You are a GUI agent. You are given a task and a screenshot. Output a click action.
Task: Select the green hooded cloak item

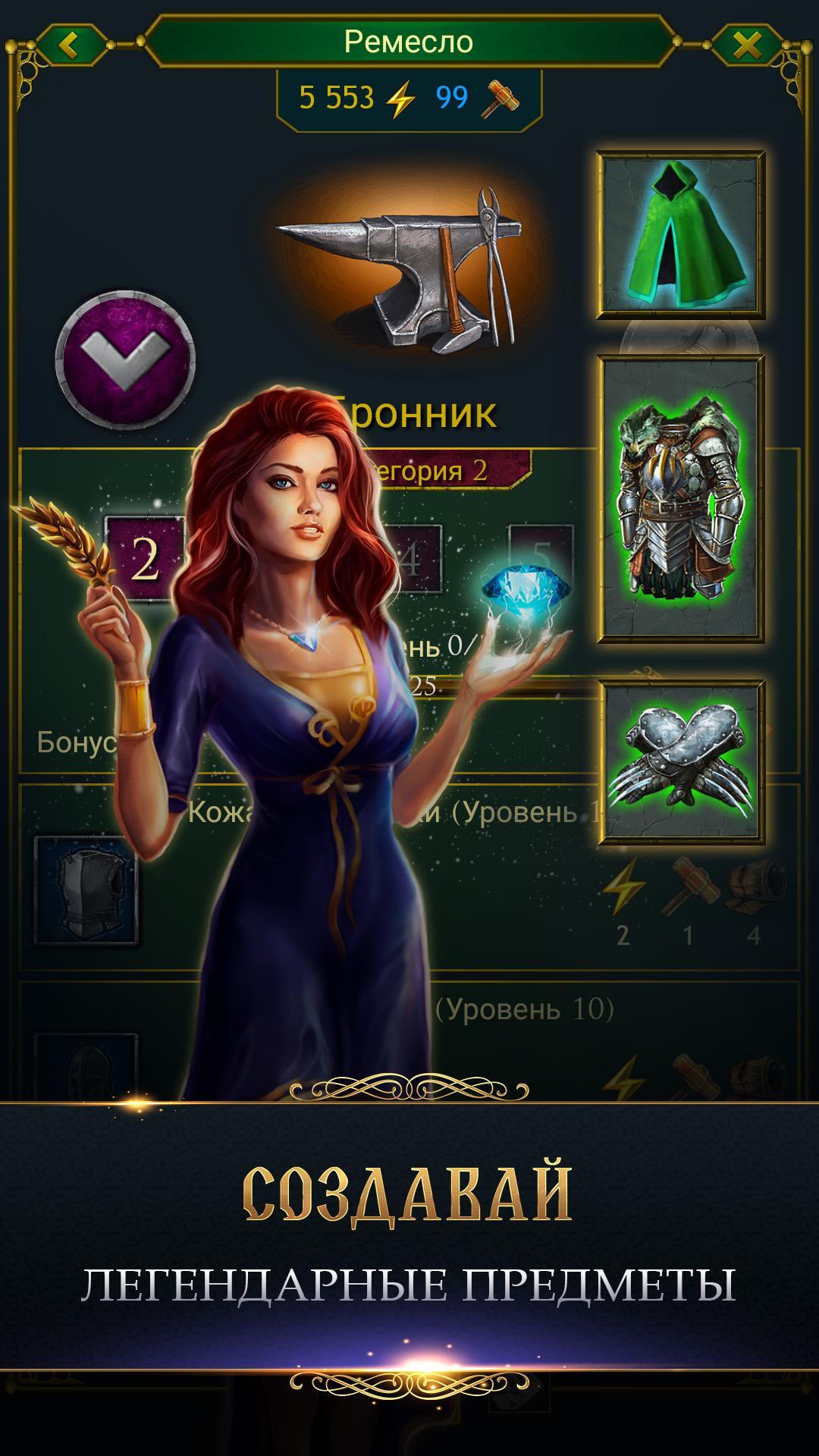680,235
